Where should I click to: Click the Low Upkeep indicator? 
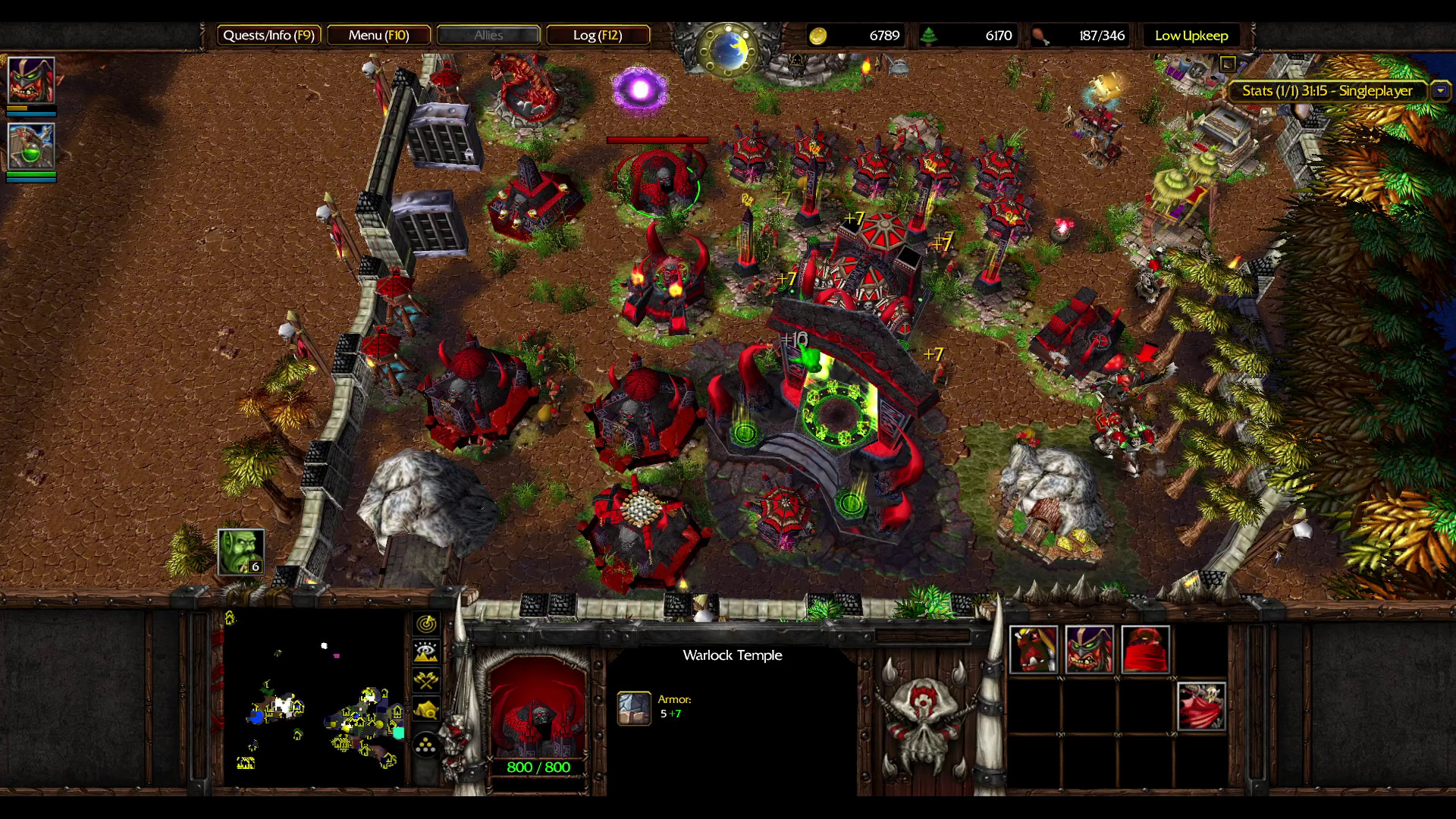(1191, 35)
